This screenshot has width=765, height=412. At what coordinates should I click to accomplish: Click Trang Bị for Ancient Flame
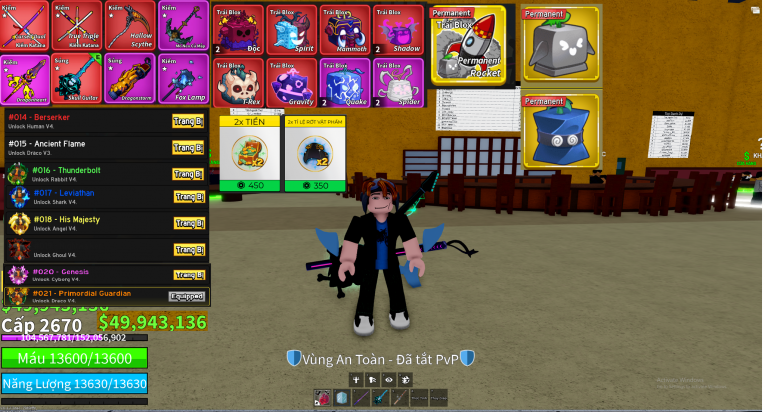point(188,148)
